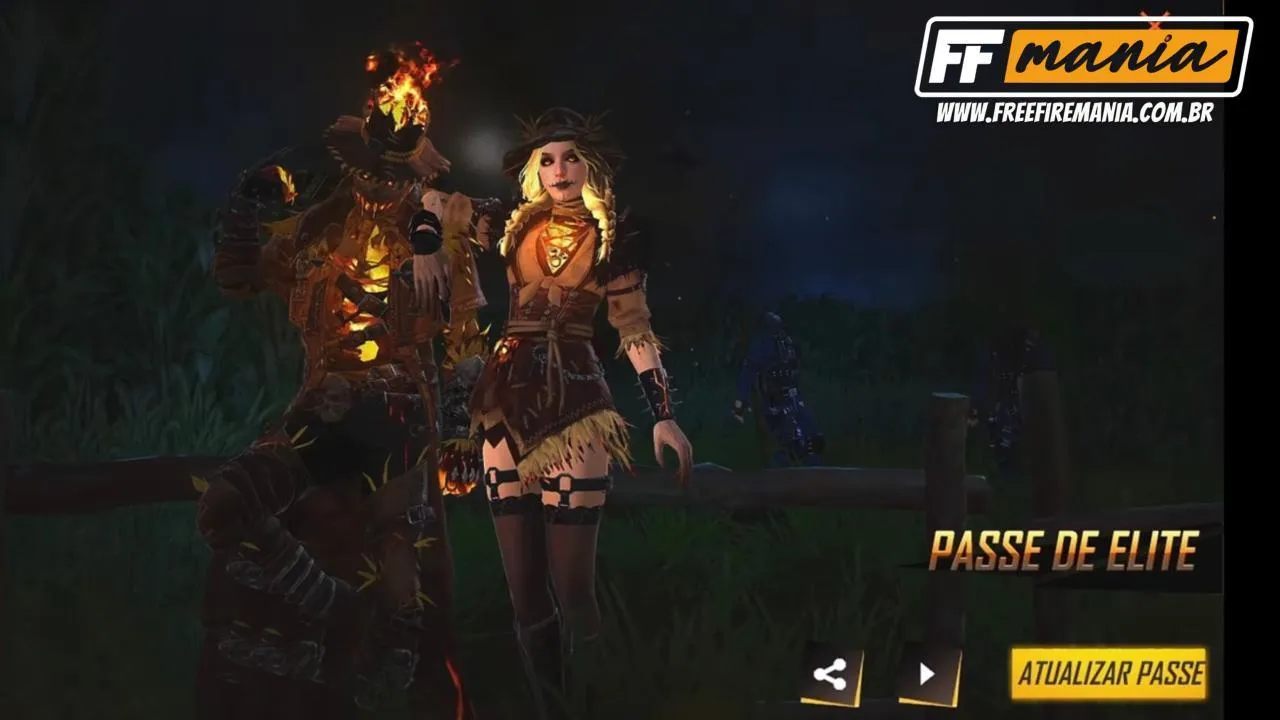The width and height of the screenshot is (1280, 720).
Task: Click the FF letters in the logo
Action: click(x=965, y=58)
